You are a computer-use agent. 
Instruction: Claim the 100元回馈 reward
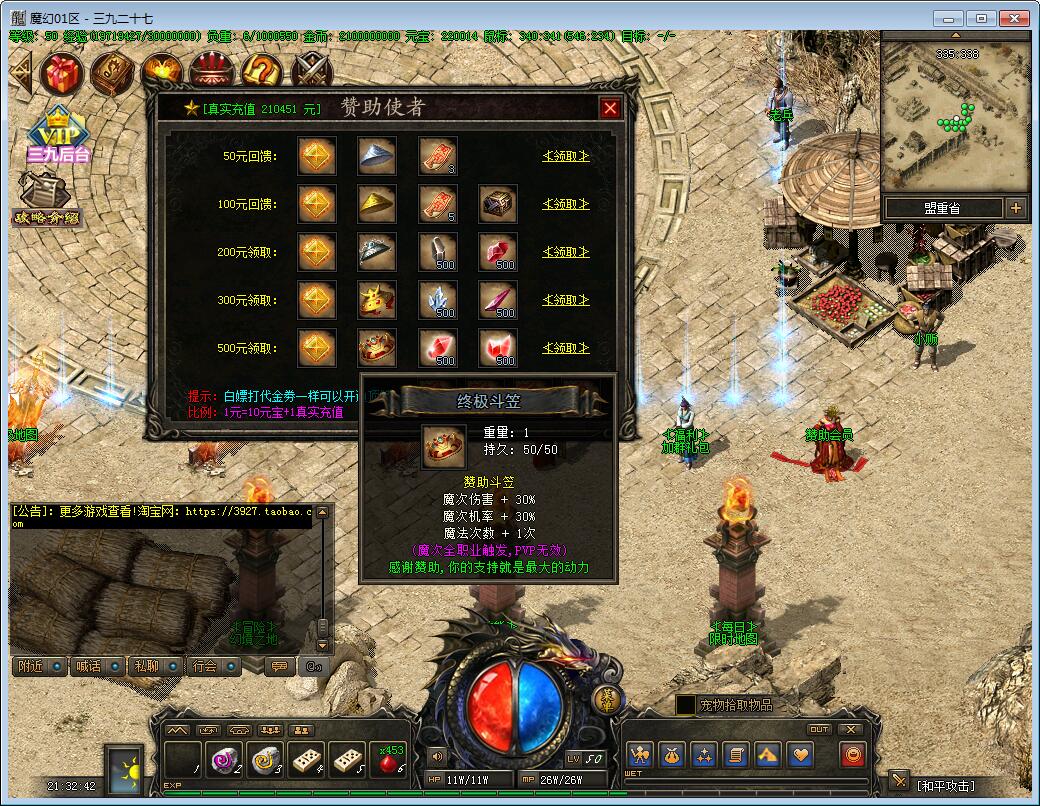tap(565, 204)
